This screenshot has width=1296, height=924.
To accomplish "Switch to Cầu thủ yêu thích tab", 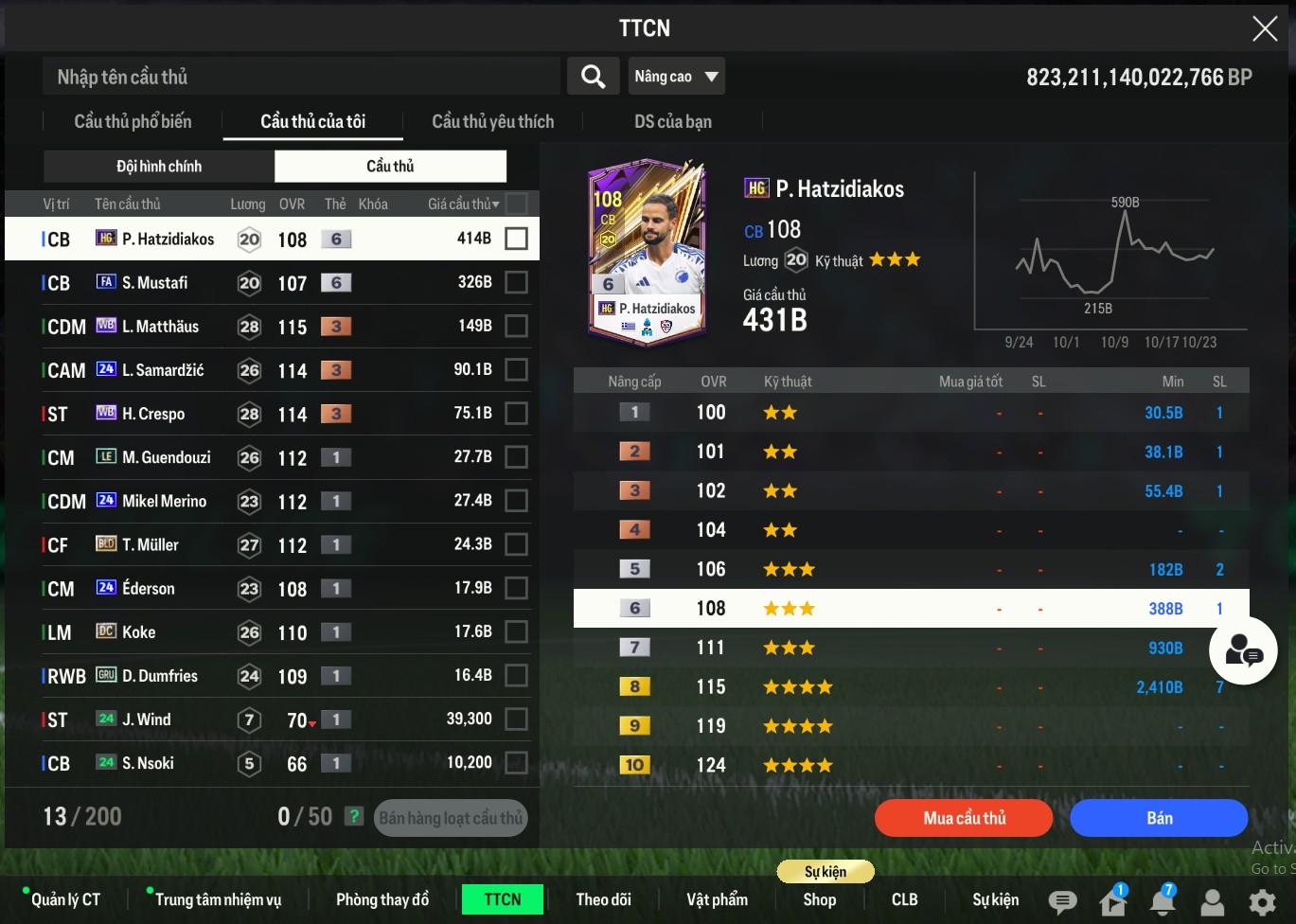I will 492,121.
